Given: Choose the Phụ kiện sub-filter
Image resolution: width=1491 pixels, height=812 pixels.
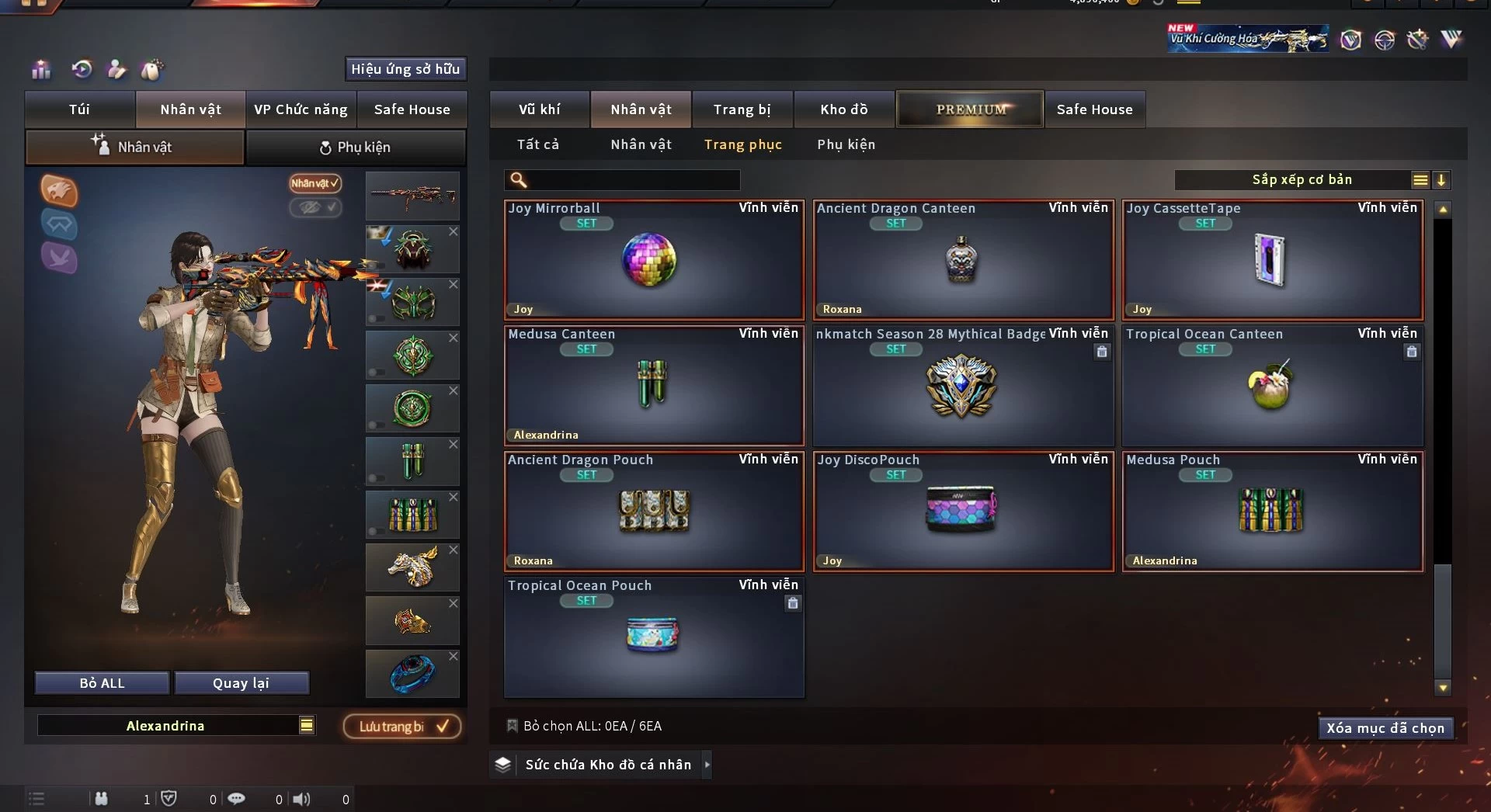Looking at the screenshot, I should (846, 144).
